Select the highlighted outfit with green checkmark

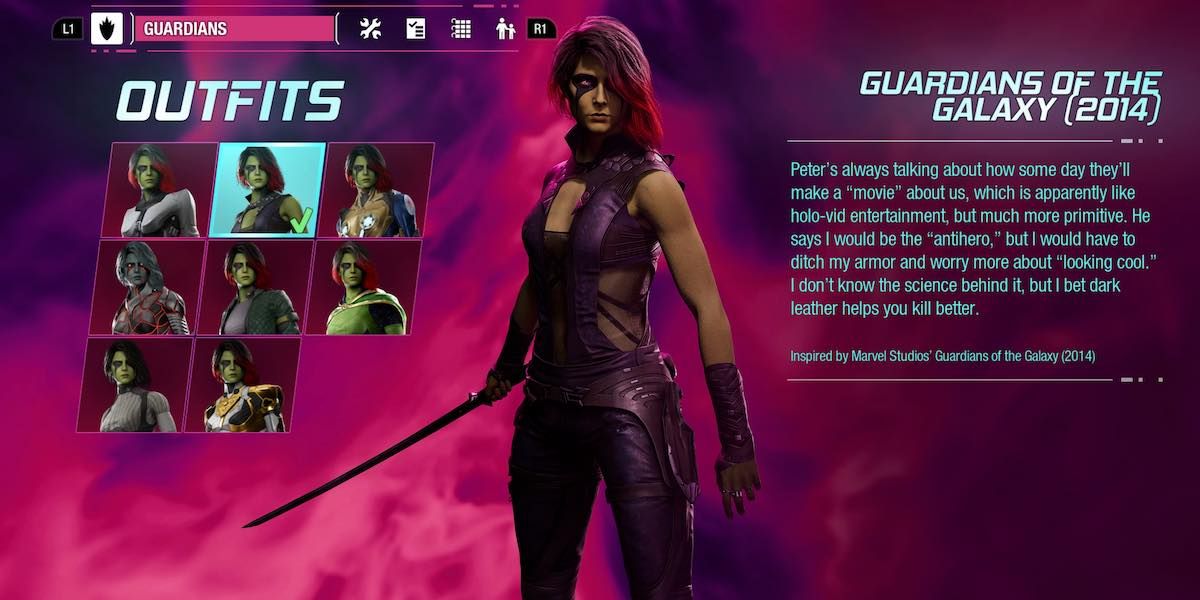click(x=267, y=190)
